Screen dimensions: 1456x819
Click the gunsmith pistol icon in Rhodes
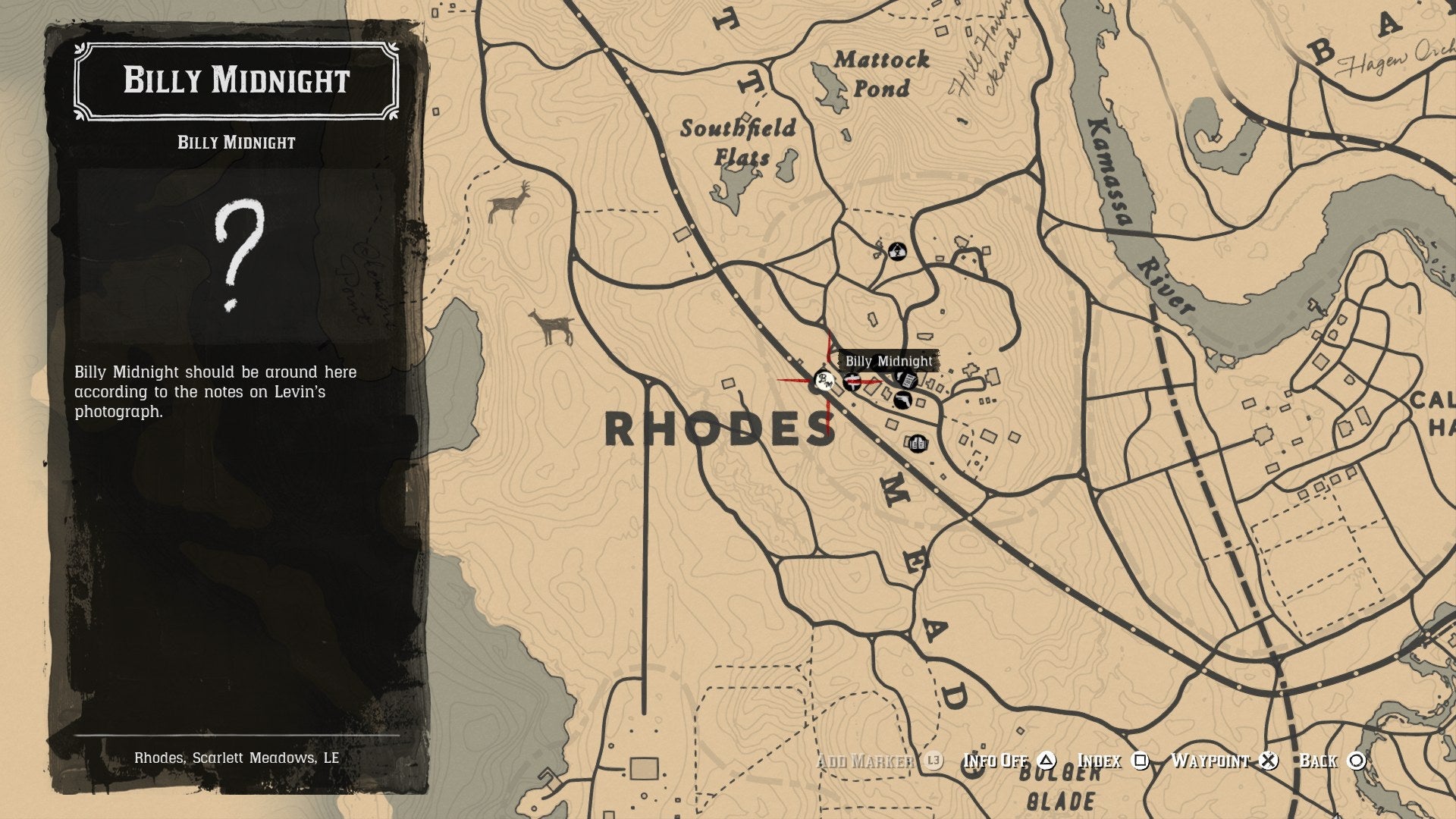[902, 400]
